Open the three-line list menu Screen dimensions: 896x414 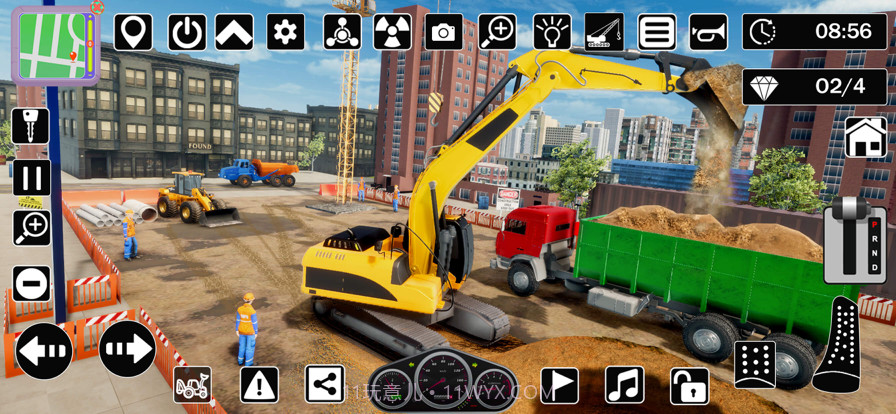point(658,32)
